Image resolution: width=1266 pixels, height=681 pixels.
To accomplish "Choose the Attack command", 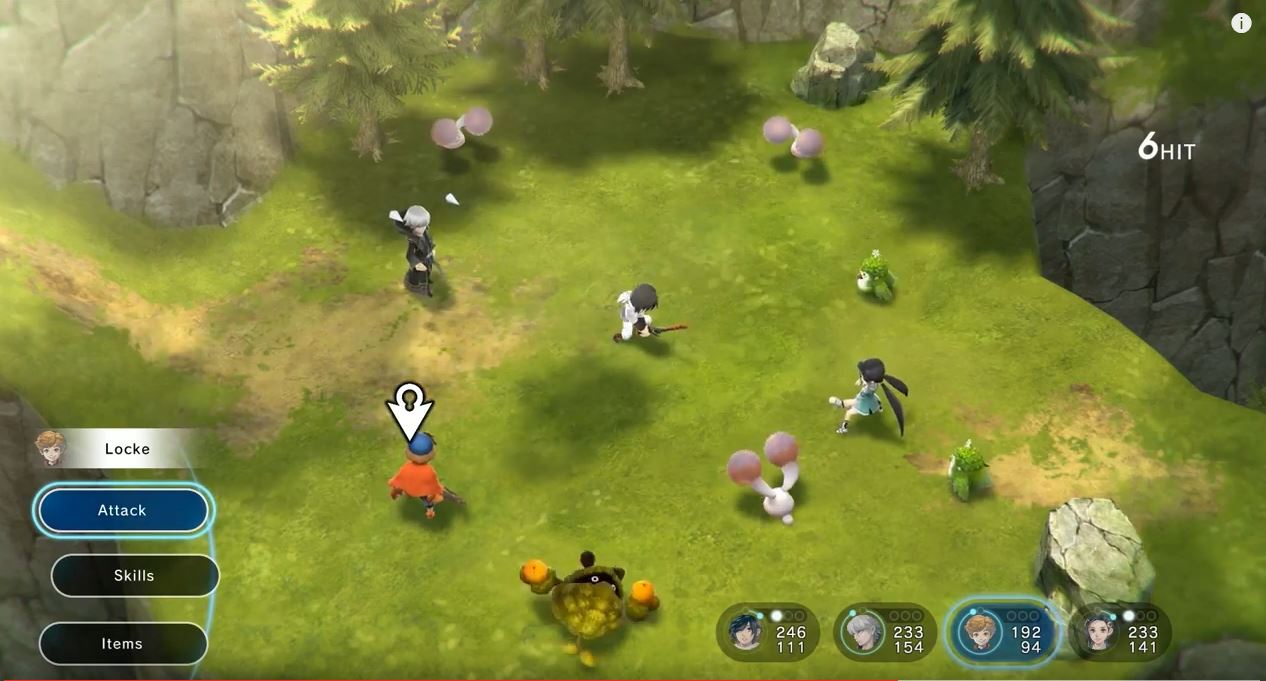I will [123, 511].
